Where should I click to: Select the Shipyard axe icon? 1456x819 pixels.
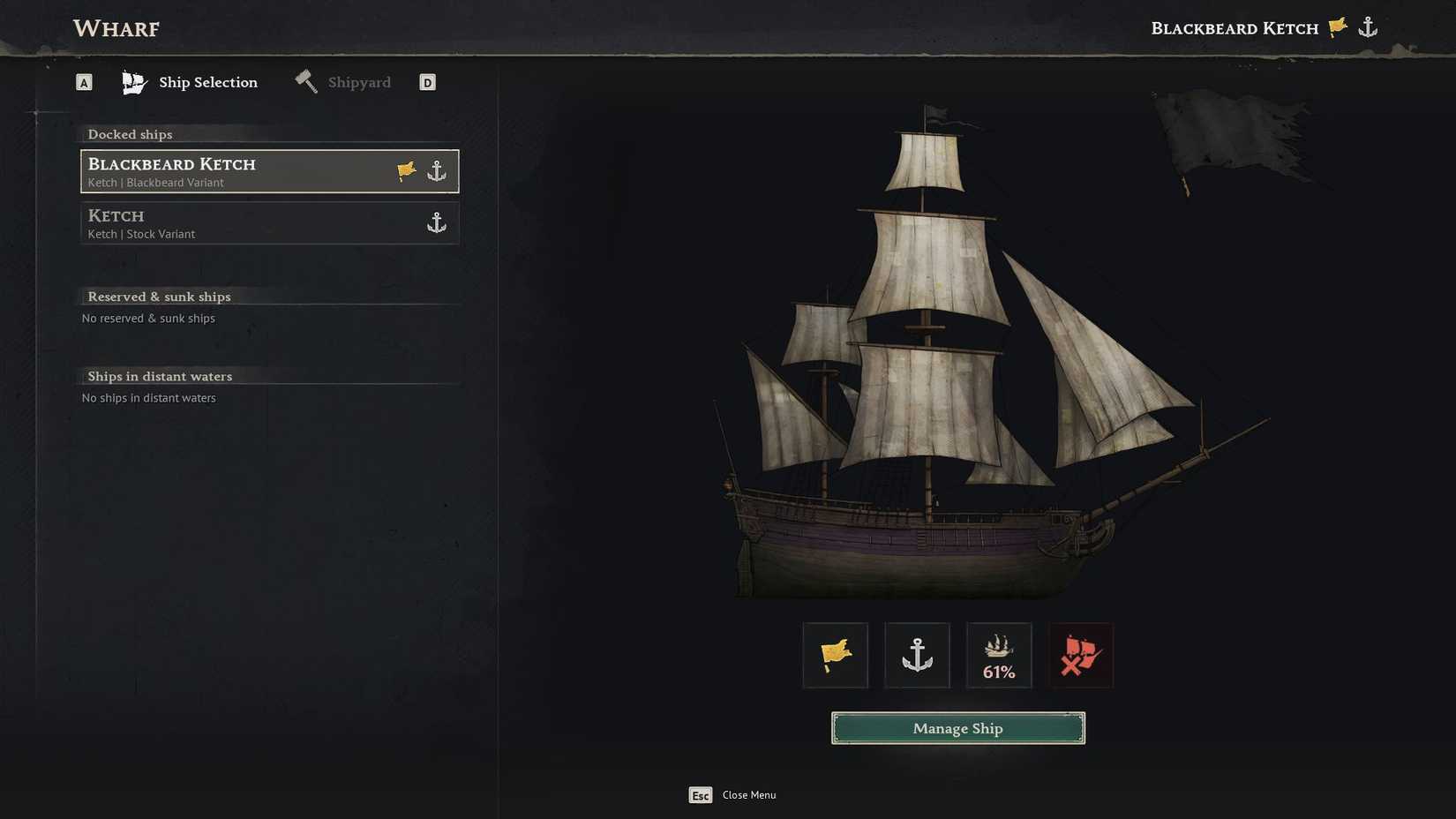(306, 80)
